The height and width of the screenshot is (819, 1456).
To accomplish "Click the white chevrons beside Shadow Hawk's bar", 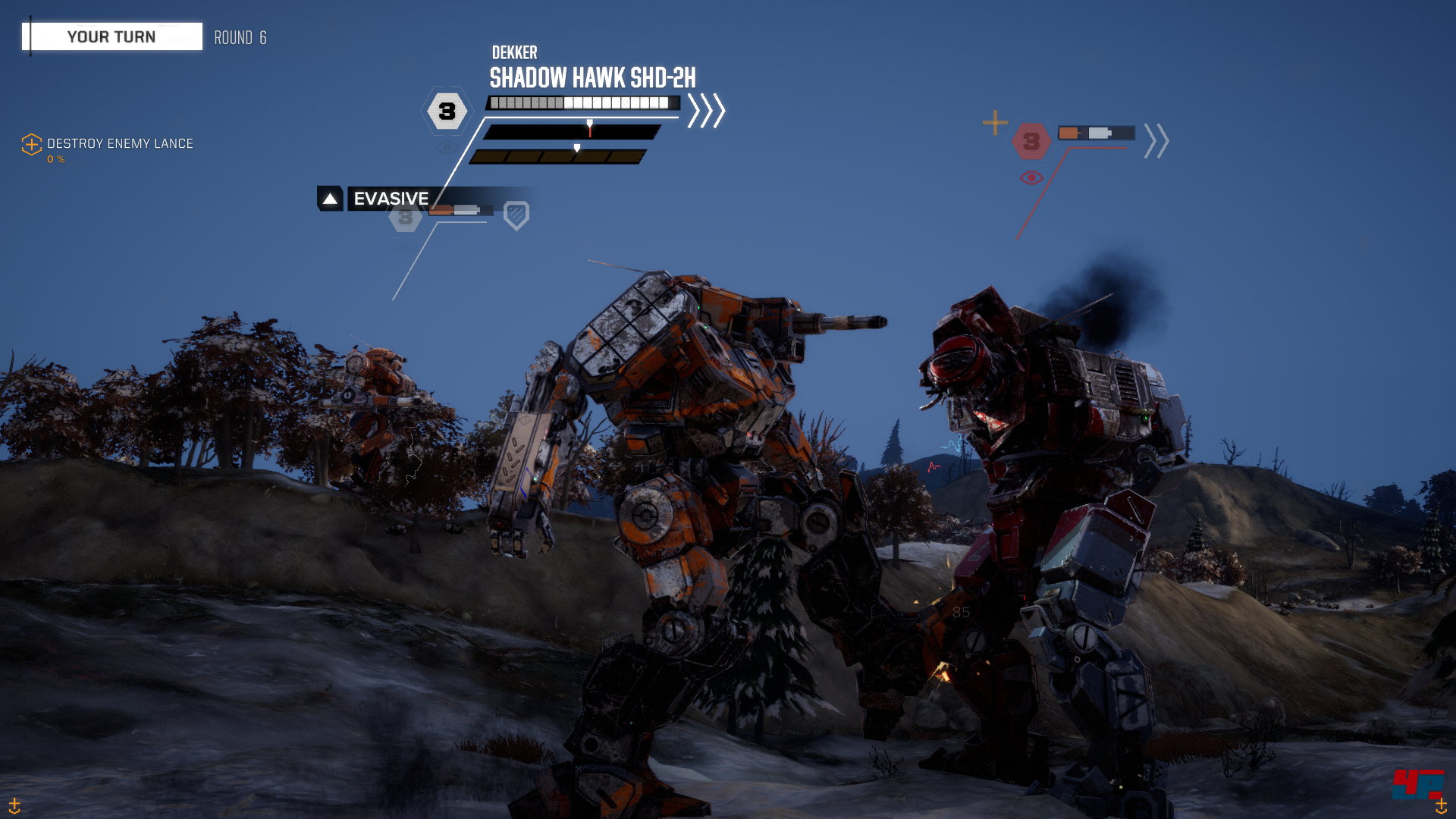I will 706,111.
